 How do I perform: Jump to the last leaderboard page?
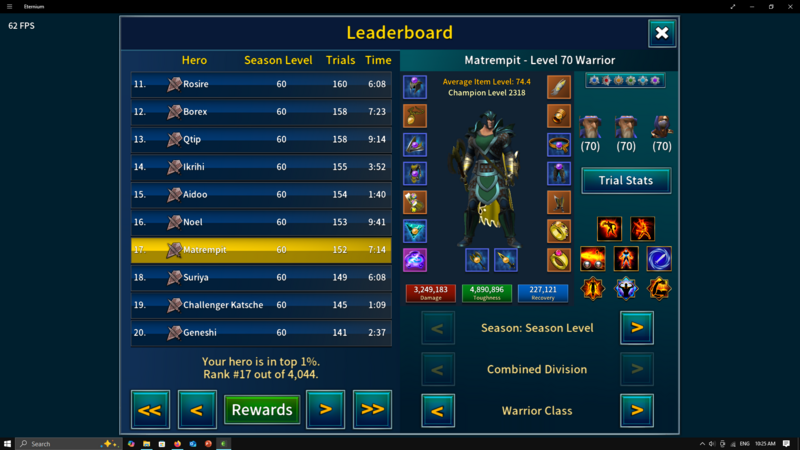tap(372, 409)
